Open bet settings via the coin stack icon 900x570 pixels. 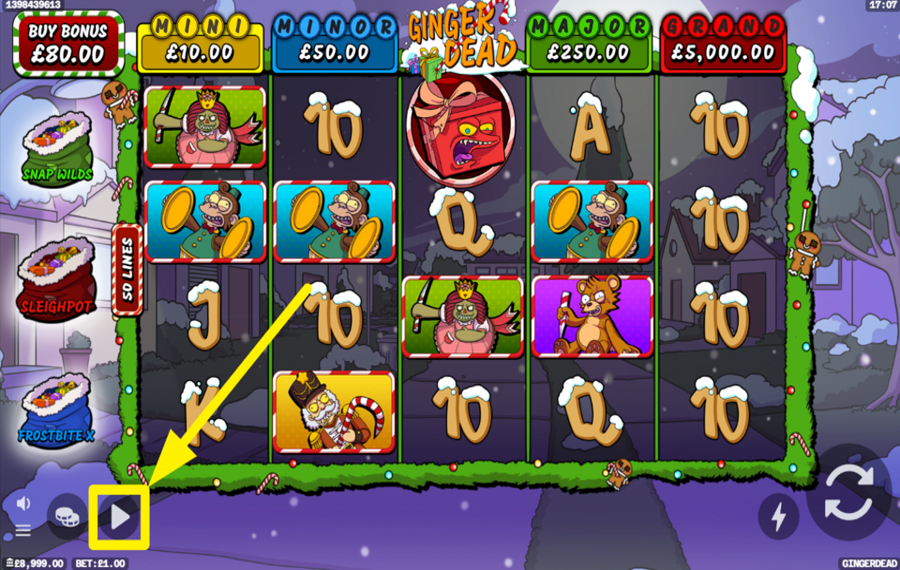tap(66, 512)
